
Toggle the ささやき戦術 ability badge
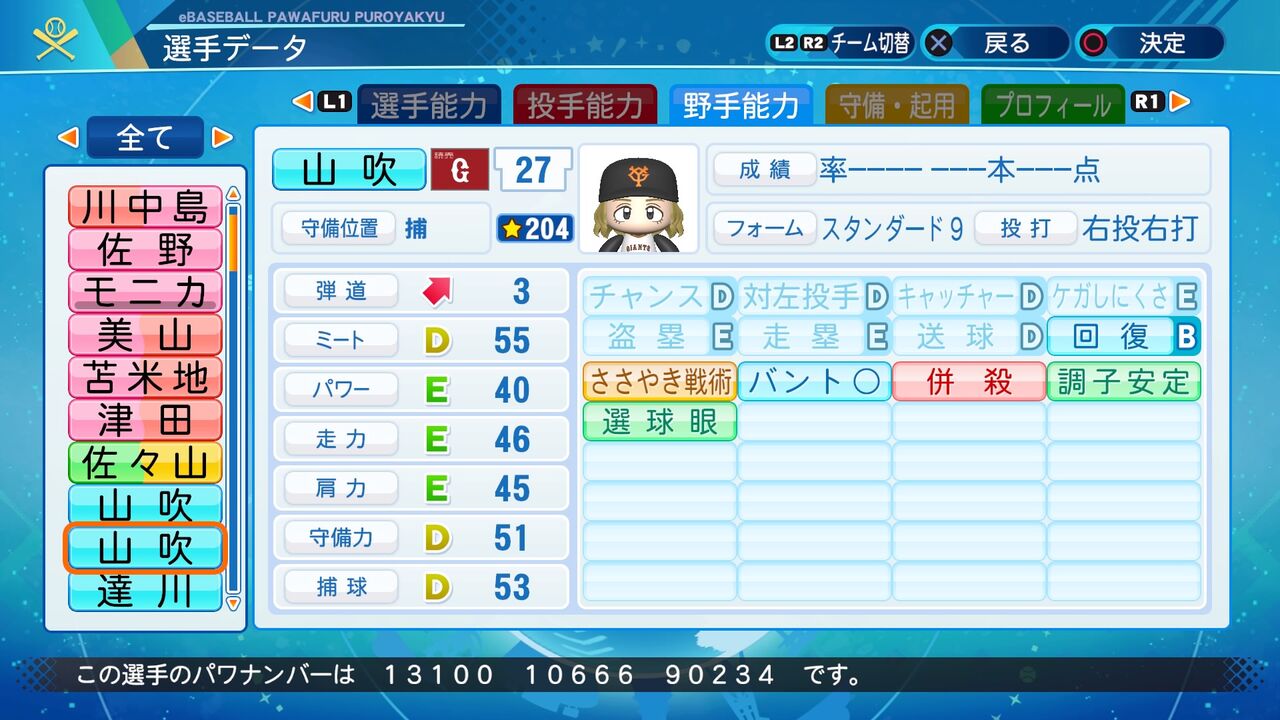click(x=658, y=382)
